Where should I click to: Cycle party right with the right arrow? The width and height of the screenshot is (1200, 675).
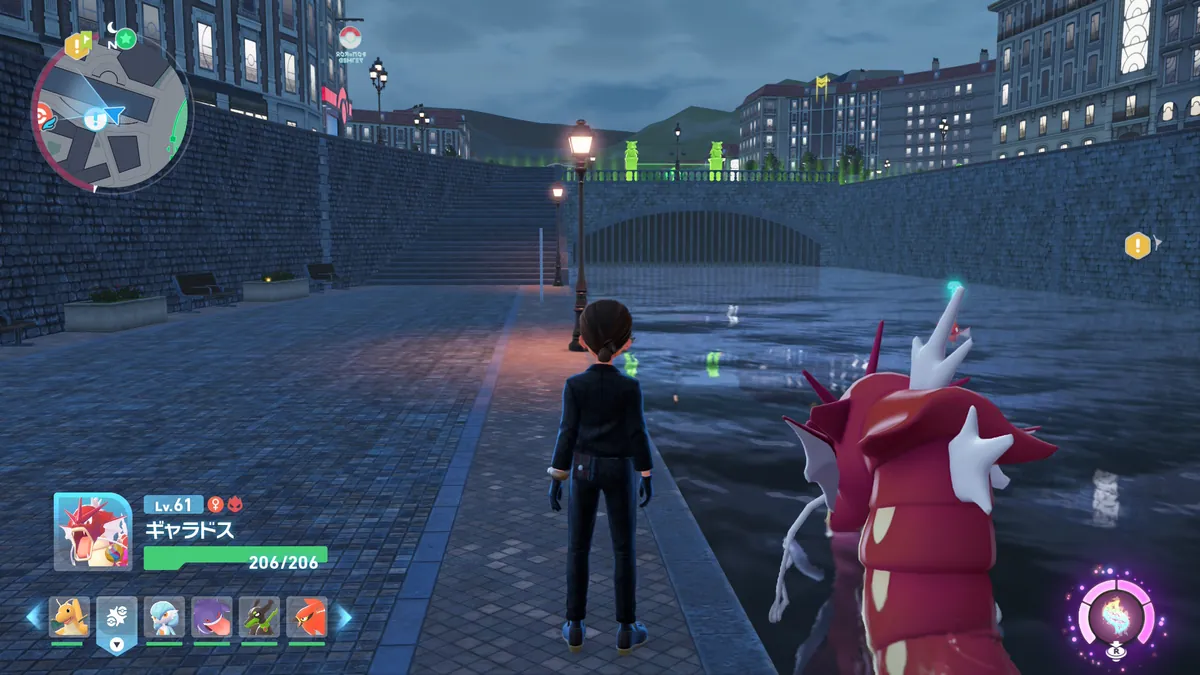coord(343,617)
